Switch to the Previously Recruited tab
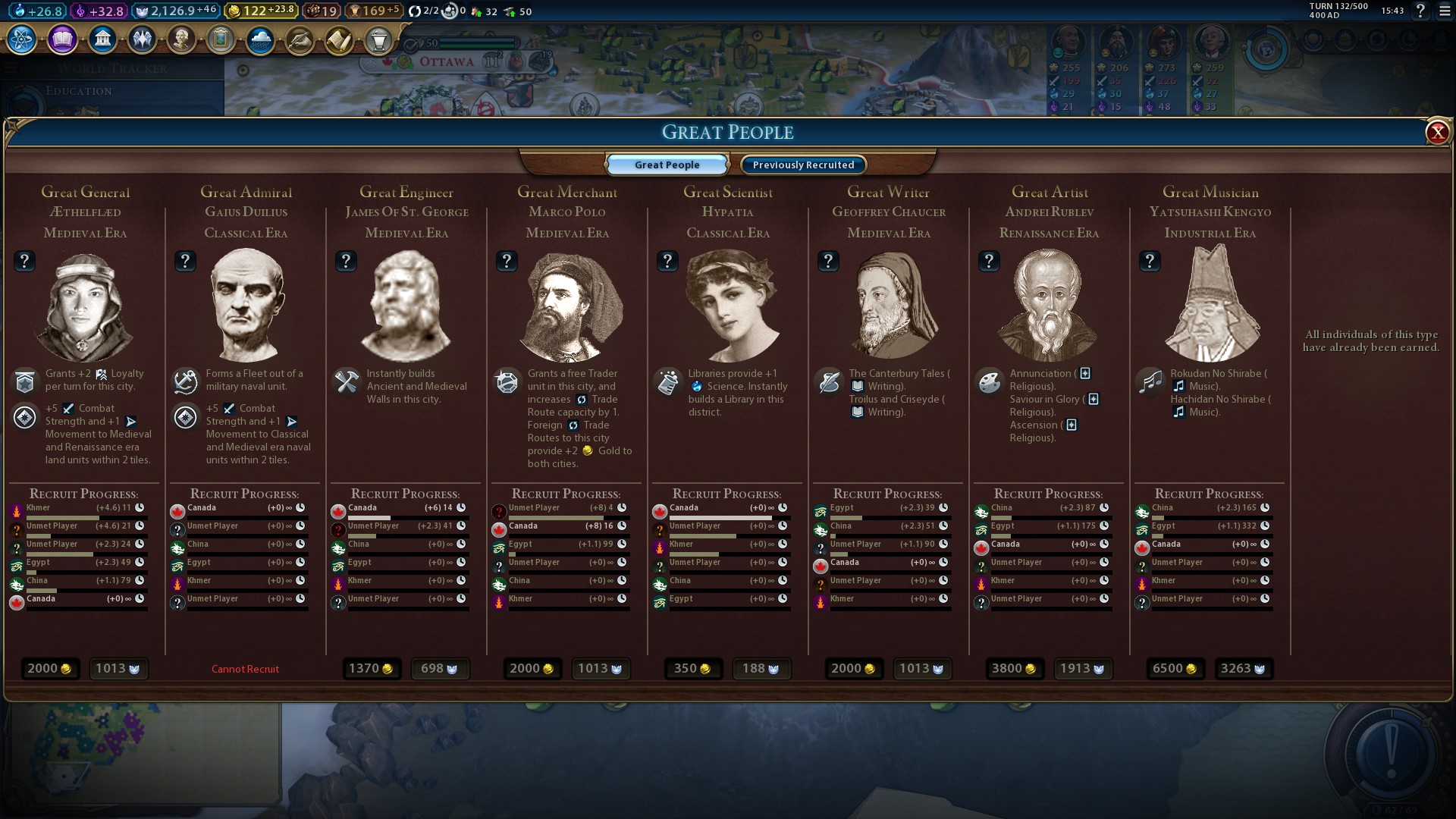The height and width of the screenshot is (819, 1456). coord(803,165)
